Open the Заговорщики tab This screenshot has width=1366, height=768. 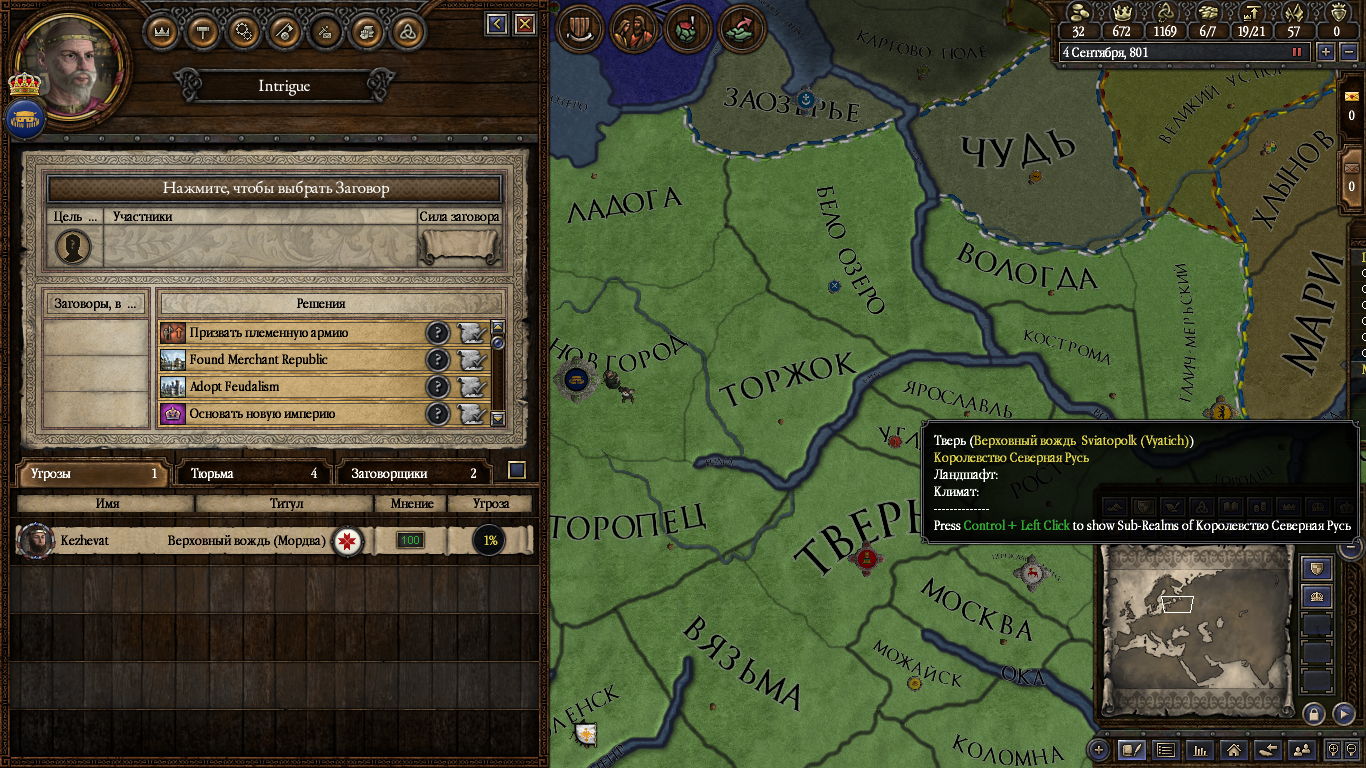pyautogui.click(x=413, y=474)
